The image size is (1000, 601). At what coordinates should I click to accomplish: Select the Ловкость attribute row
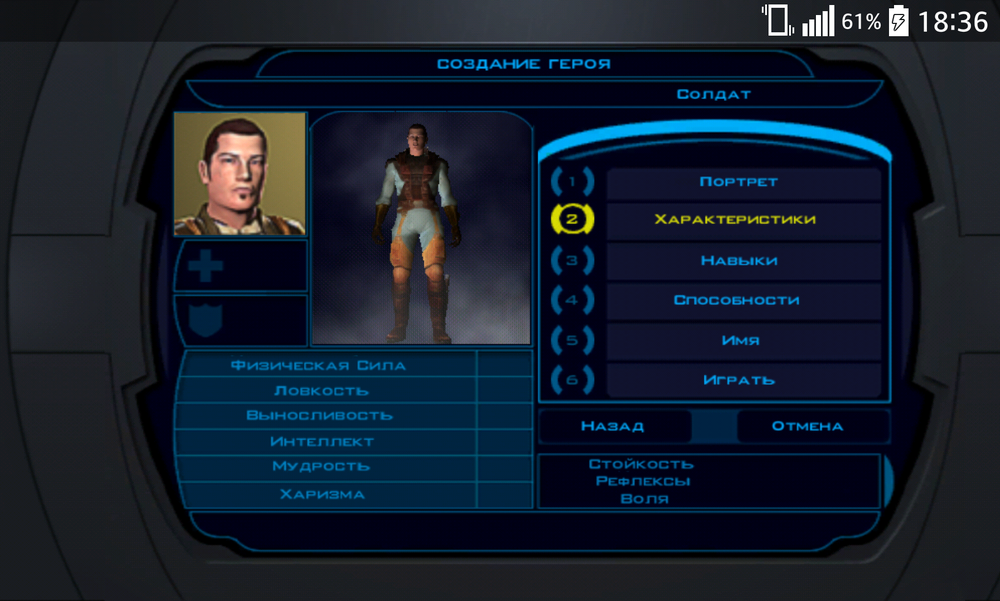[321, 390]
